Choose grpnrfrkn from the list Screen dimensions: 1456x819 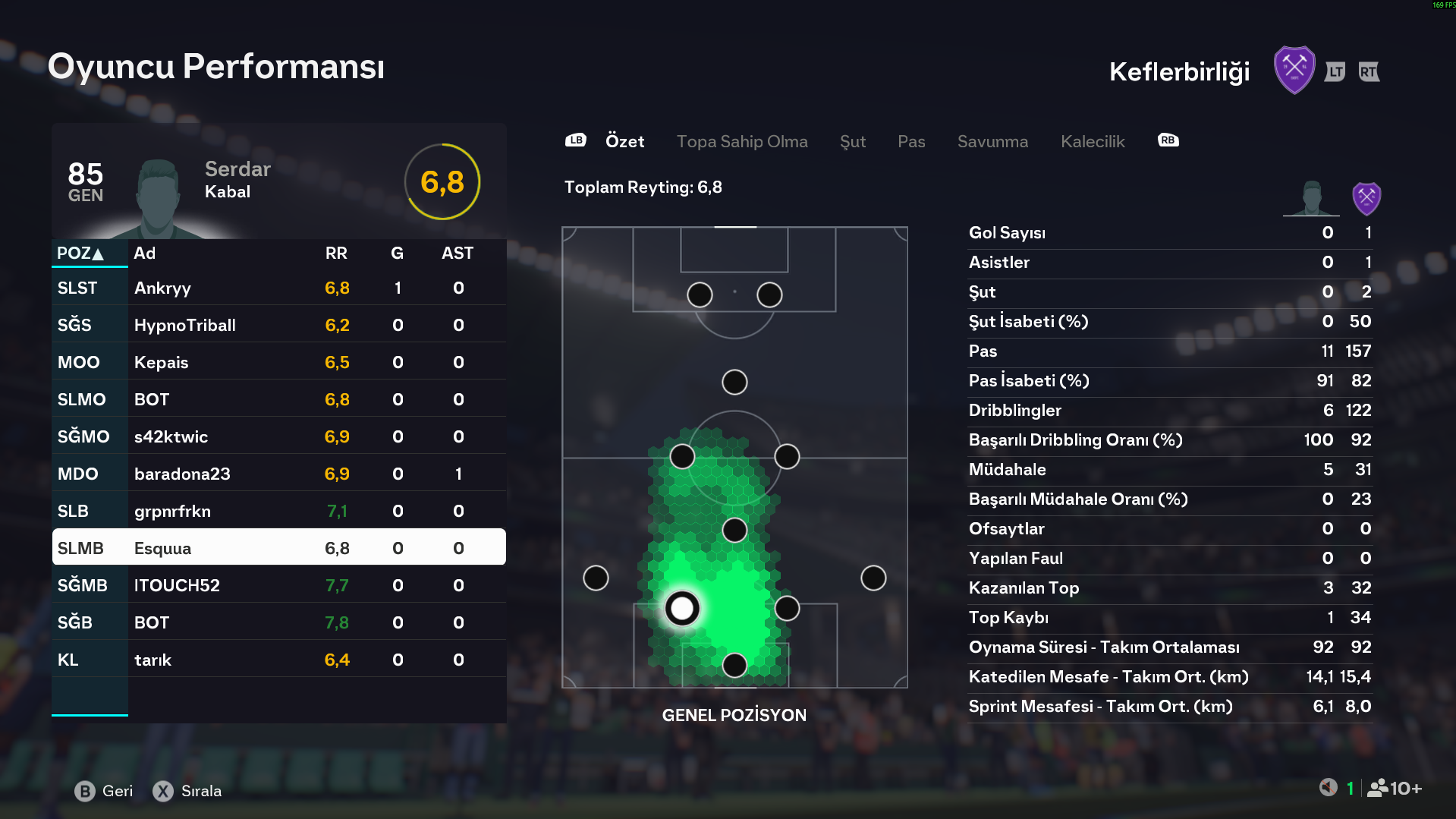click(x=278, y=511)
